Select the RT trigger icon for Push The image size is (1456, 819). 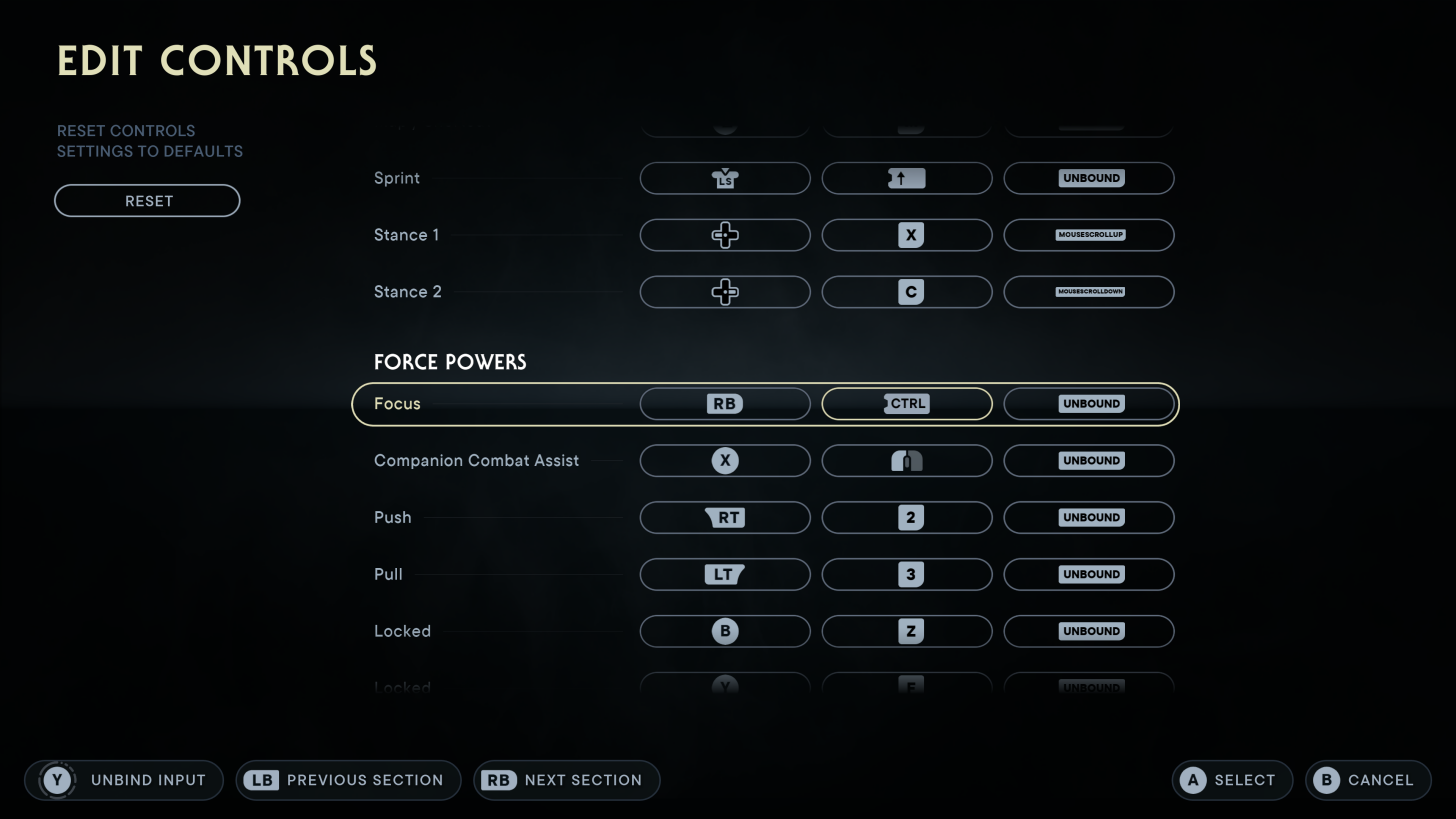click(x=724, y=517)
